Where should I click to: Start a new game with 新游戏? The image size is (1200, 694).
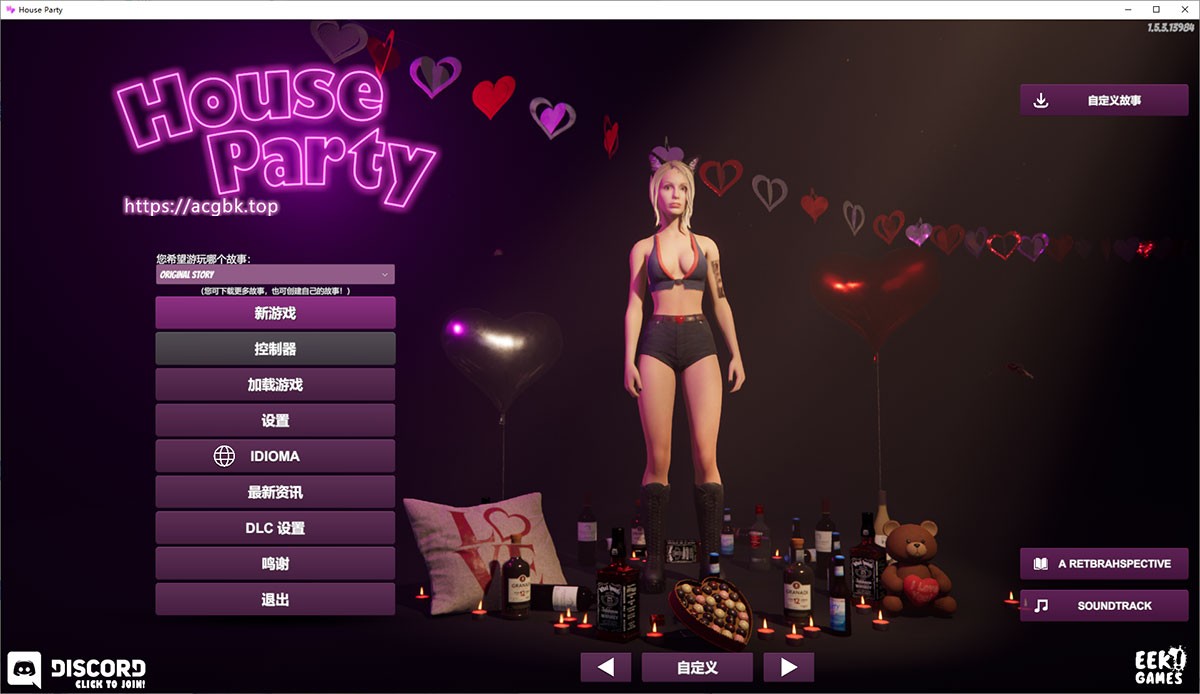point(275,313)
